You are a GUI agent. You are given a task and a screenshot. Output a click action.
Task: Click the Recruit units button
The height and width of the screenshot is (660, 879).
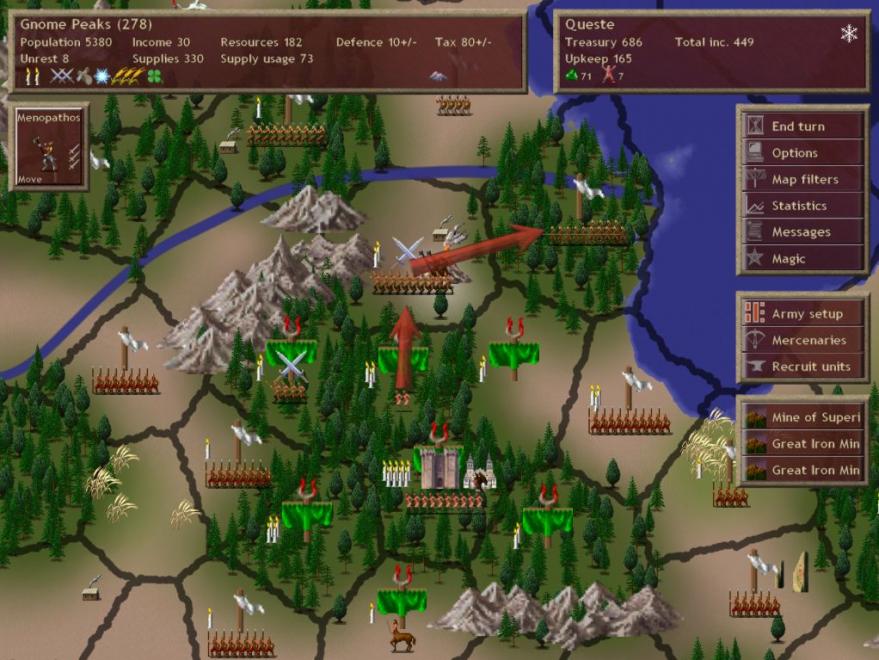click(x=803, y=367)
